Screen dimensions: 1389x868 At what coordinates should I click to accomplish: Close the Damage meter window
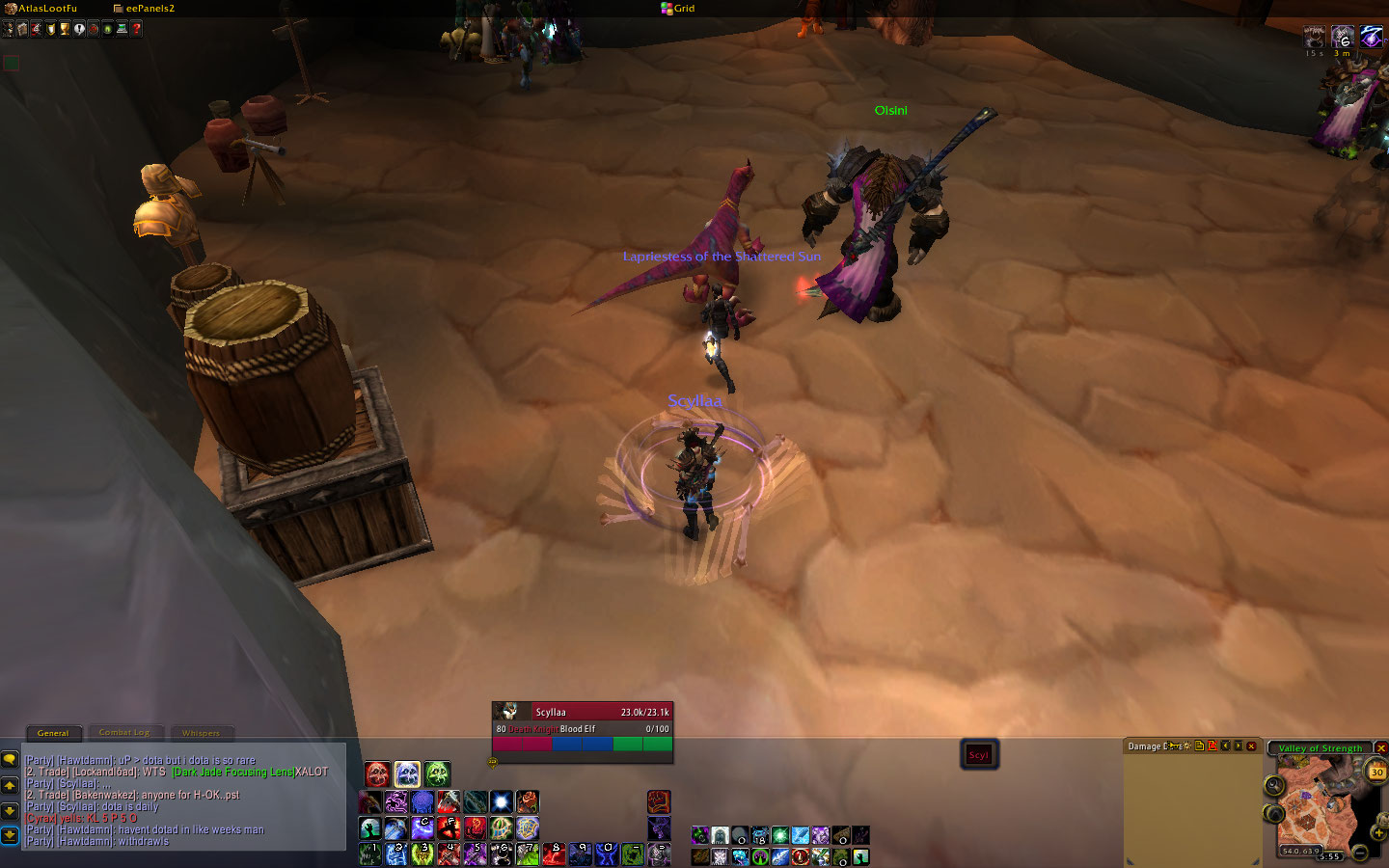click(1251, 746)
